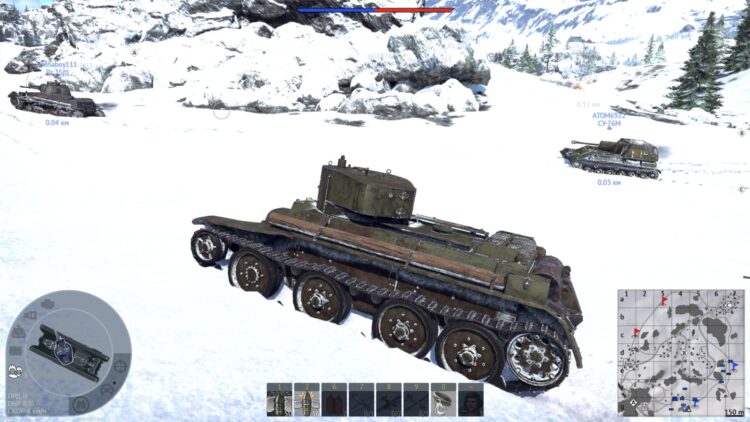Activate the tow hook slot
The height and width of the screenshot is (422, 750).
(x=442, y=400)
